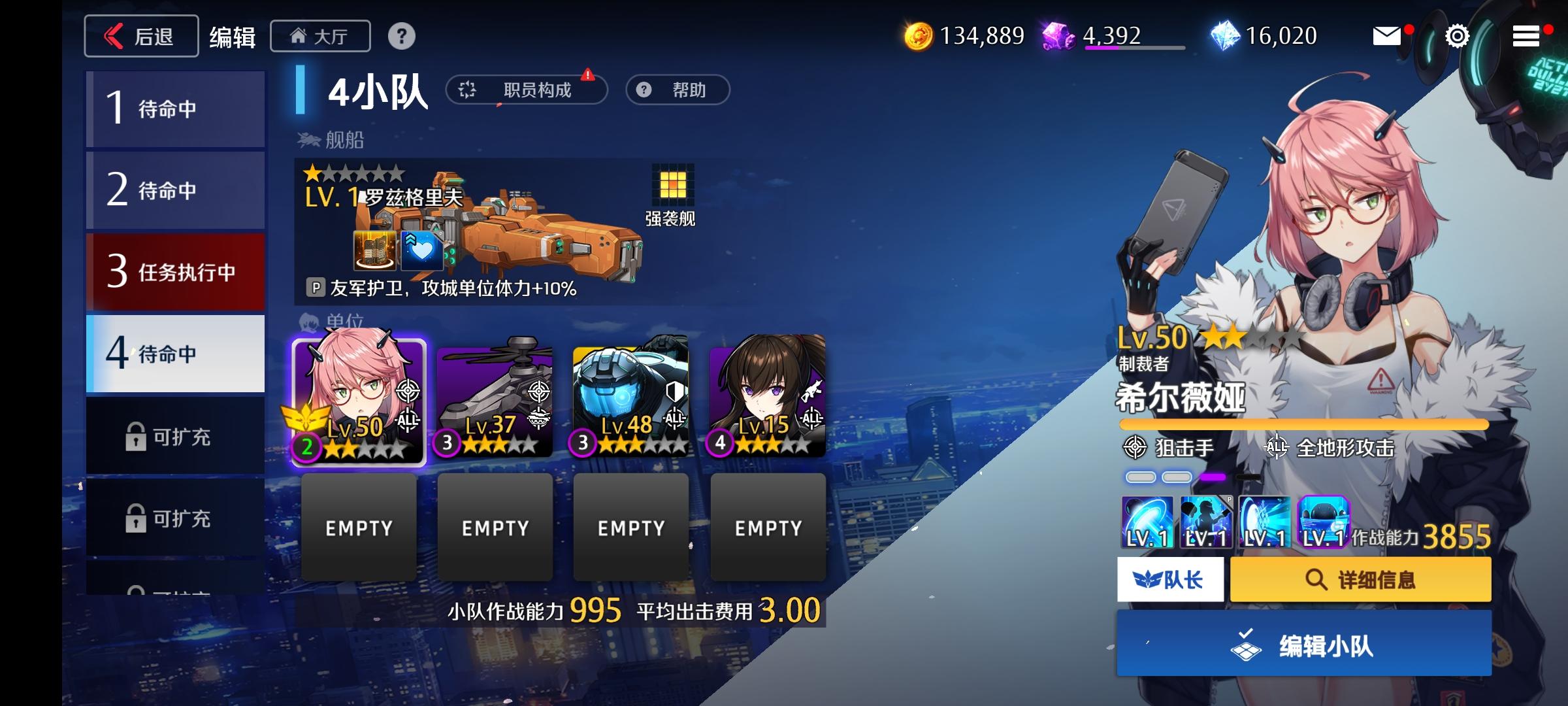Open the settings gear icon
The image size is (1568, 706).
click(1456, 36)
